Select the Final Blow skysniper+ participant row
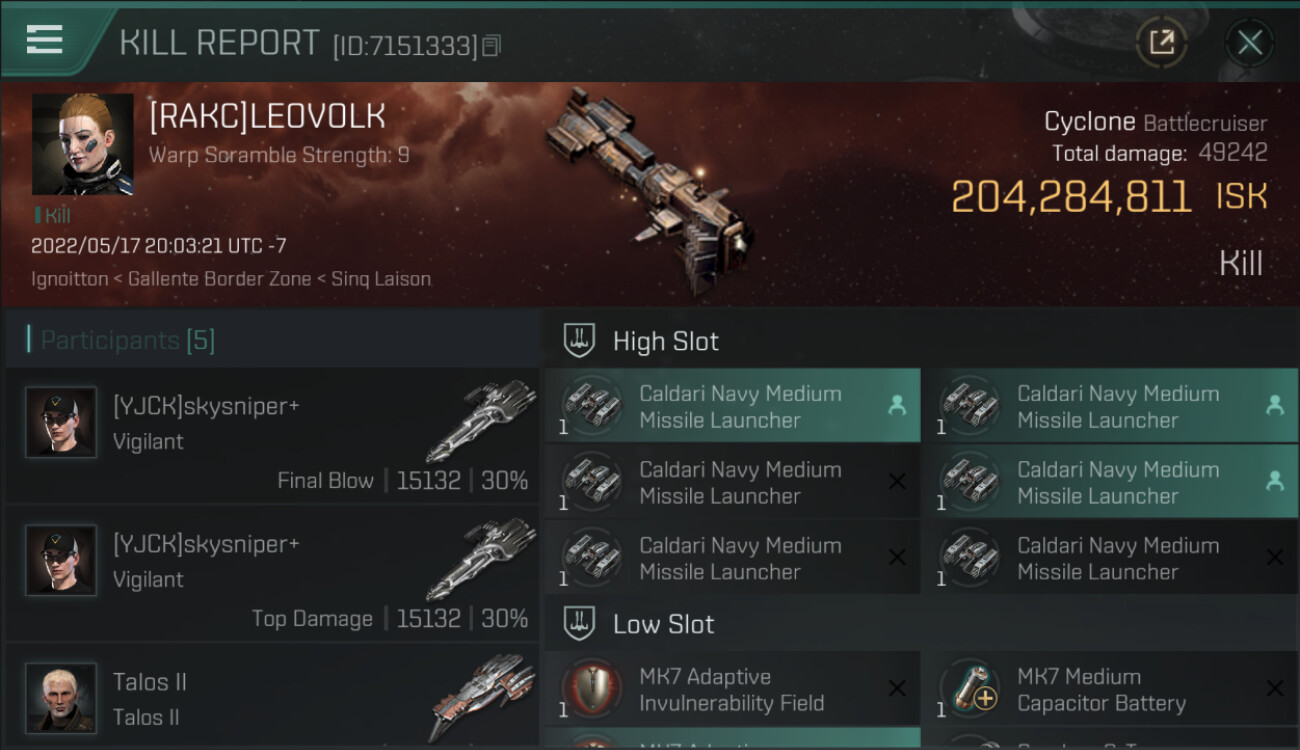The height and width of the screenshot is (750, 1300). [x=272, y=435]
